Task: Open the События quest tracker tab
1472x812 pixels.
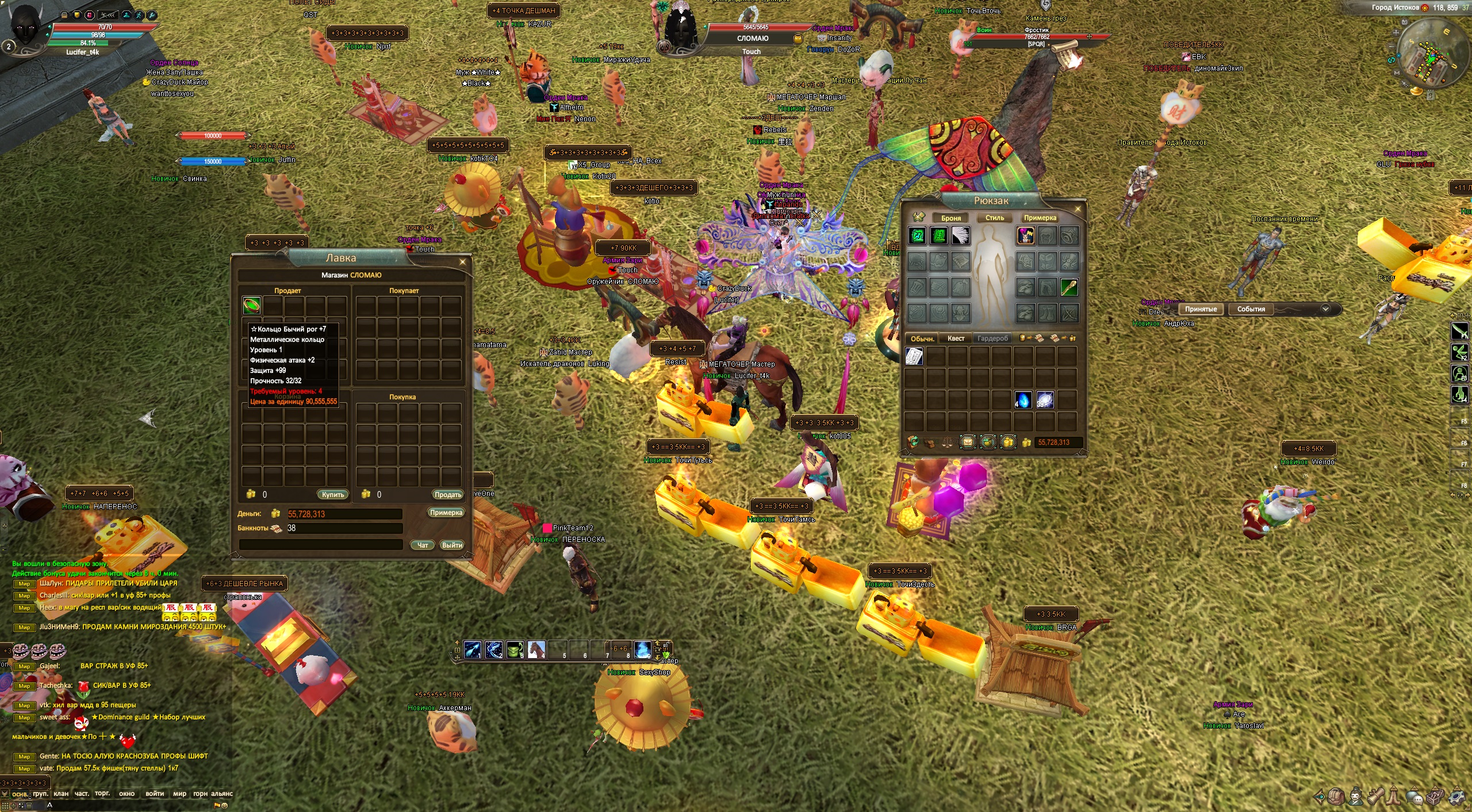Action: point(1251,309)
